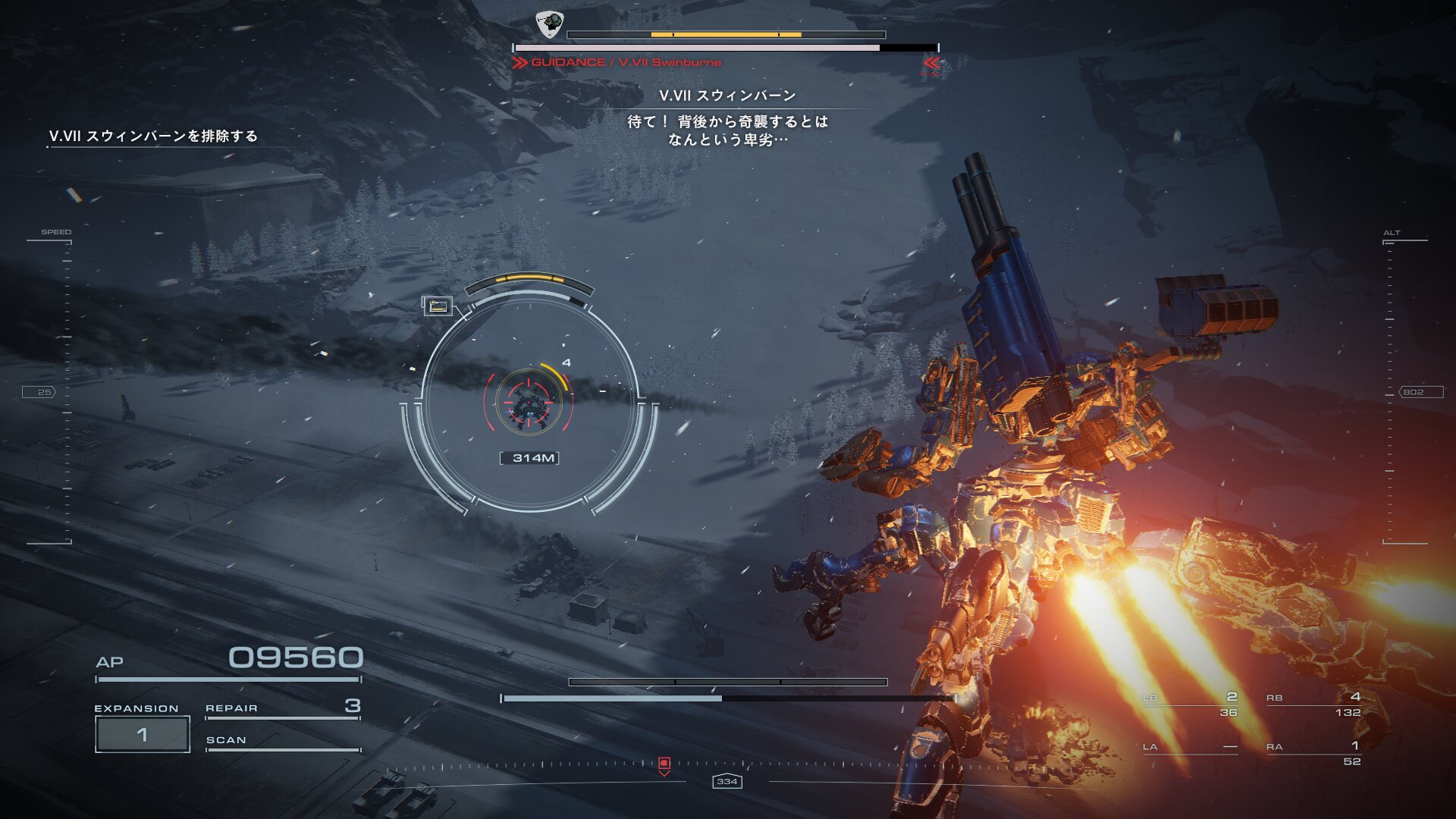The image size is (1456, 819).
Task: Activate the EXPANSION slot box
Action: 143,734
